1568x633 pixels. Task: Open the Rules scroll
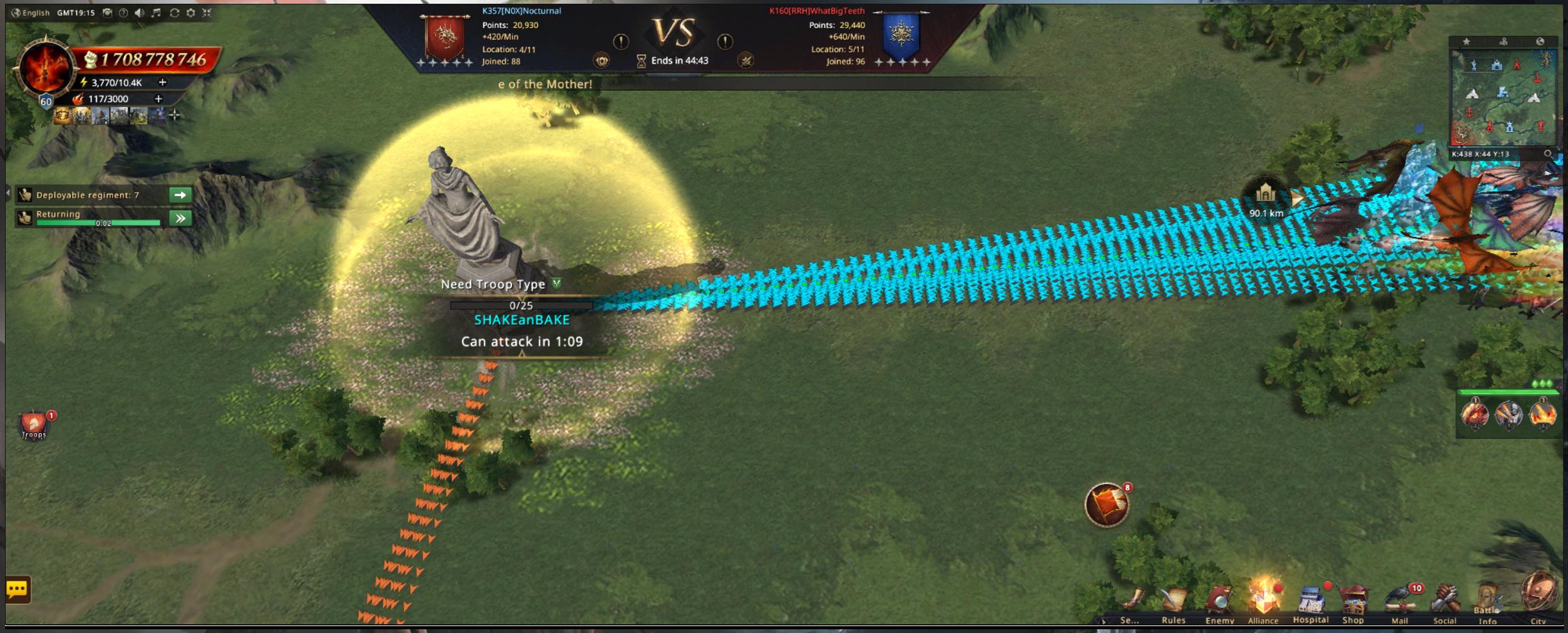pyautogui.click(x=1174, y=602)
